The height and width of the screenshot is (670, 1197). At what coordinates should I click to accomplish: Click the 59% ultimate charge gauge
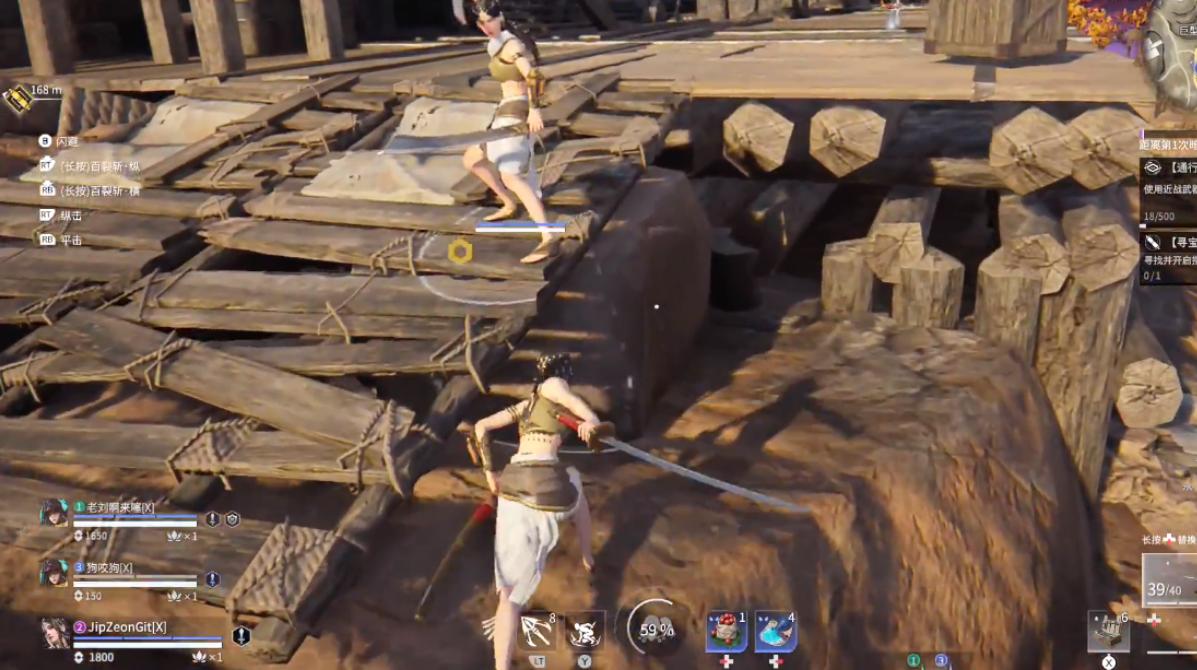pos(656,629)
